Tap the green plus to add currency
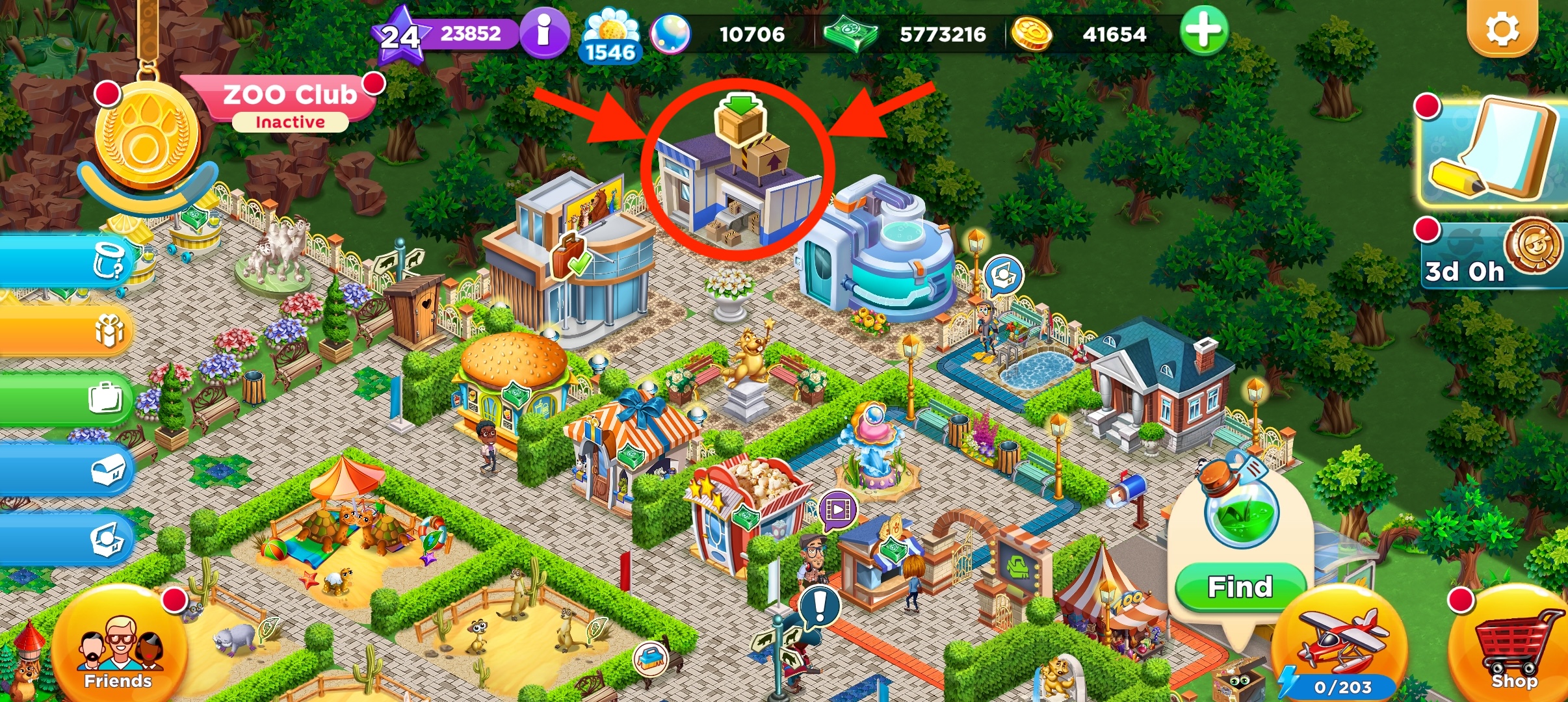 pyautogui.click(x=1203, y=31)
